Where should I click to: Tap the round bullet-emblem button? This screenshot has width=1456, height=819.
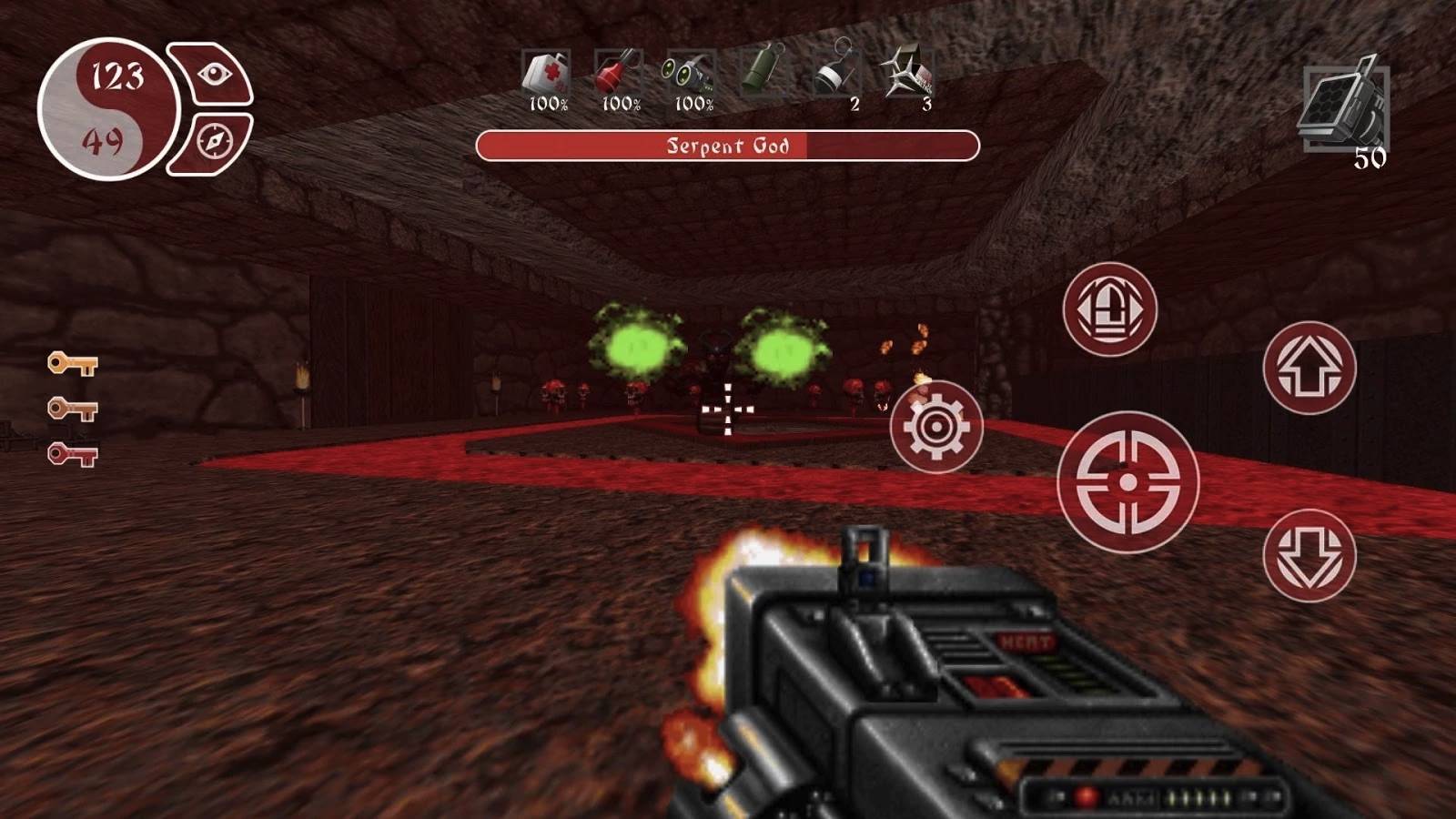coord(1108,309)
